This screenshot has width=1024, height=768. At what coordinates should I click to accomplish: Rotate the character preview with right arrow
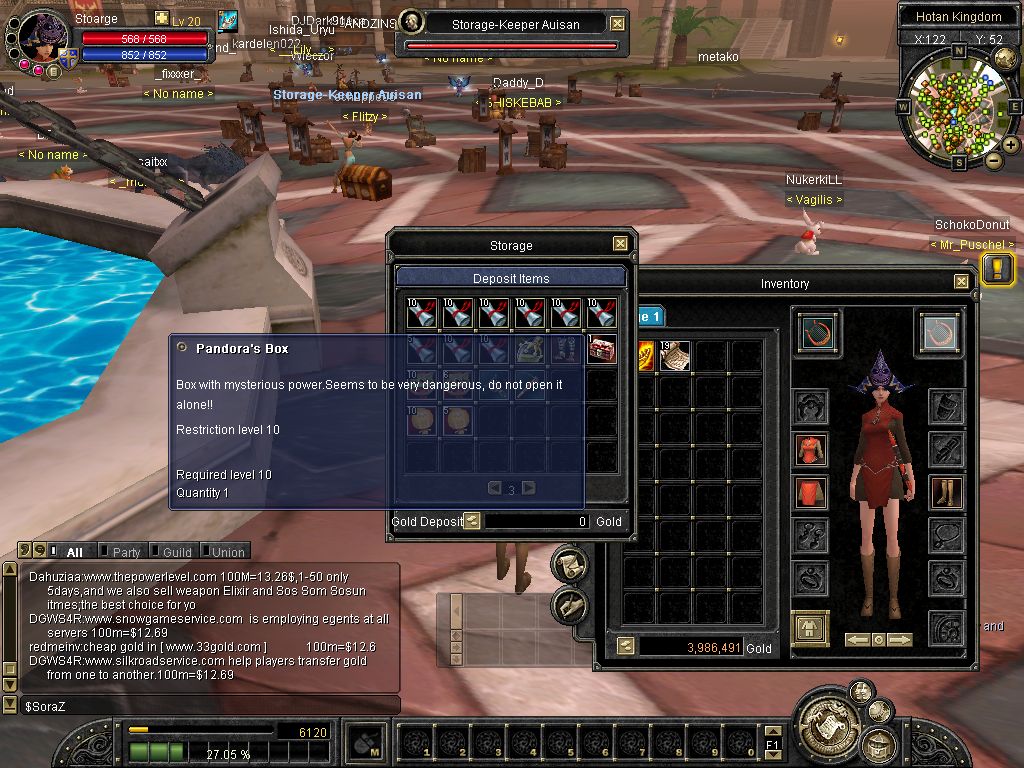900,640
